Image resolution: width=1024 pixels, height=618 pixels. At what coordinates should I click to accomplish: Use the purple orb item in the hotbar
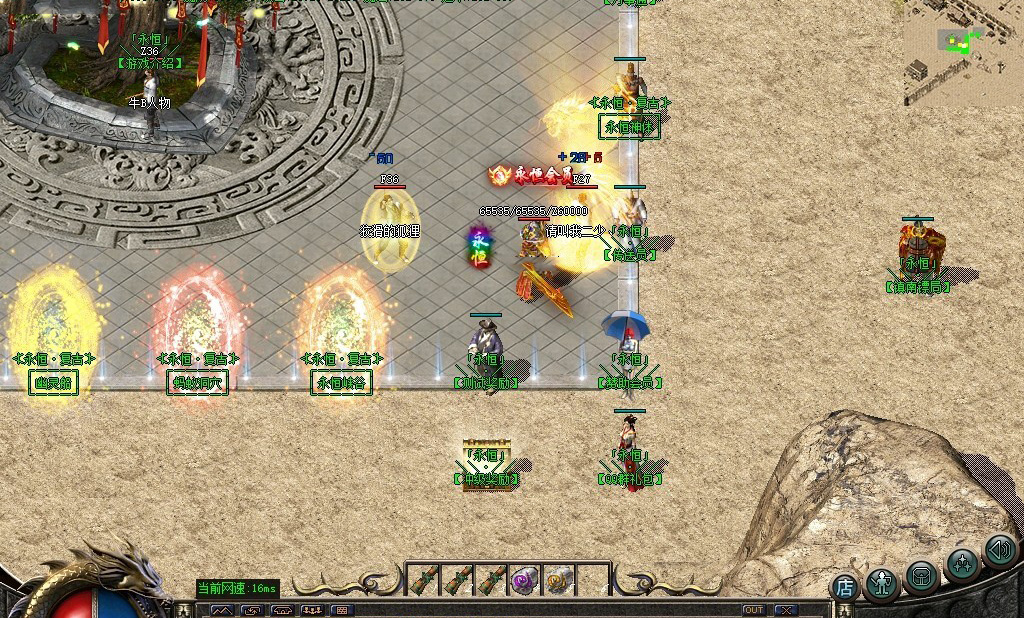coord(525,579)
